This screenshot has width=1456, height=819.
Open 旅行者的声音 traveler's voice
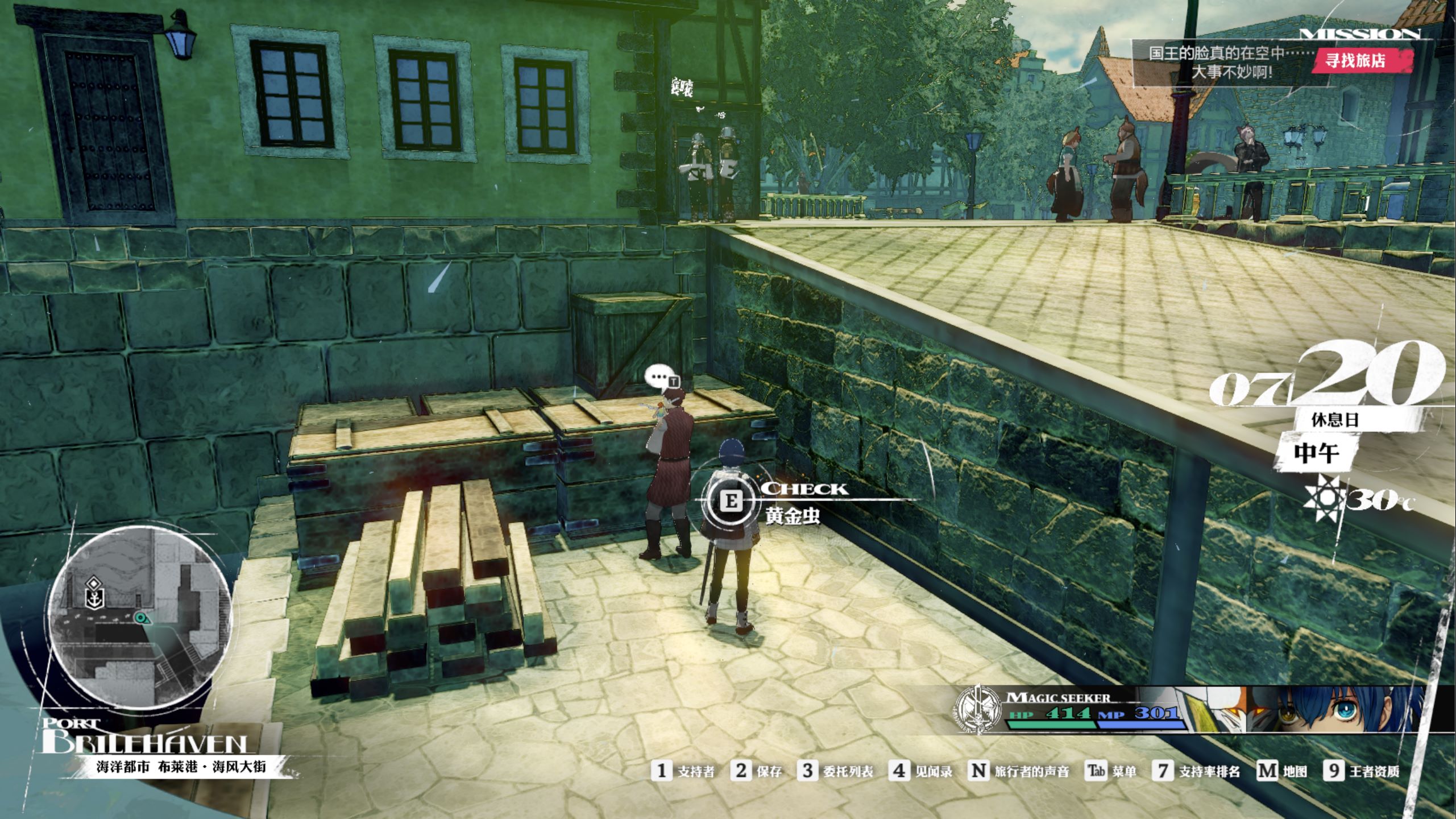coord(1018,771)
